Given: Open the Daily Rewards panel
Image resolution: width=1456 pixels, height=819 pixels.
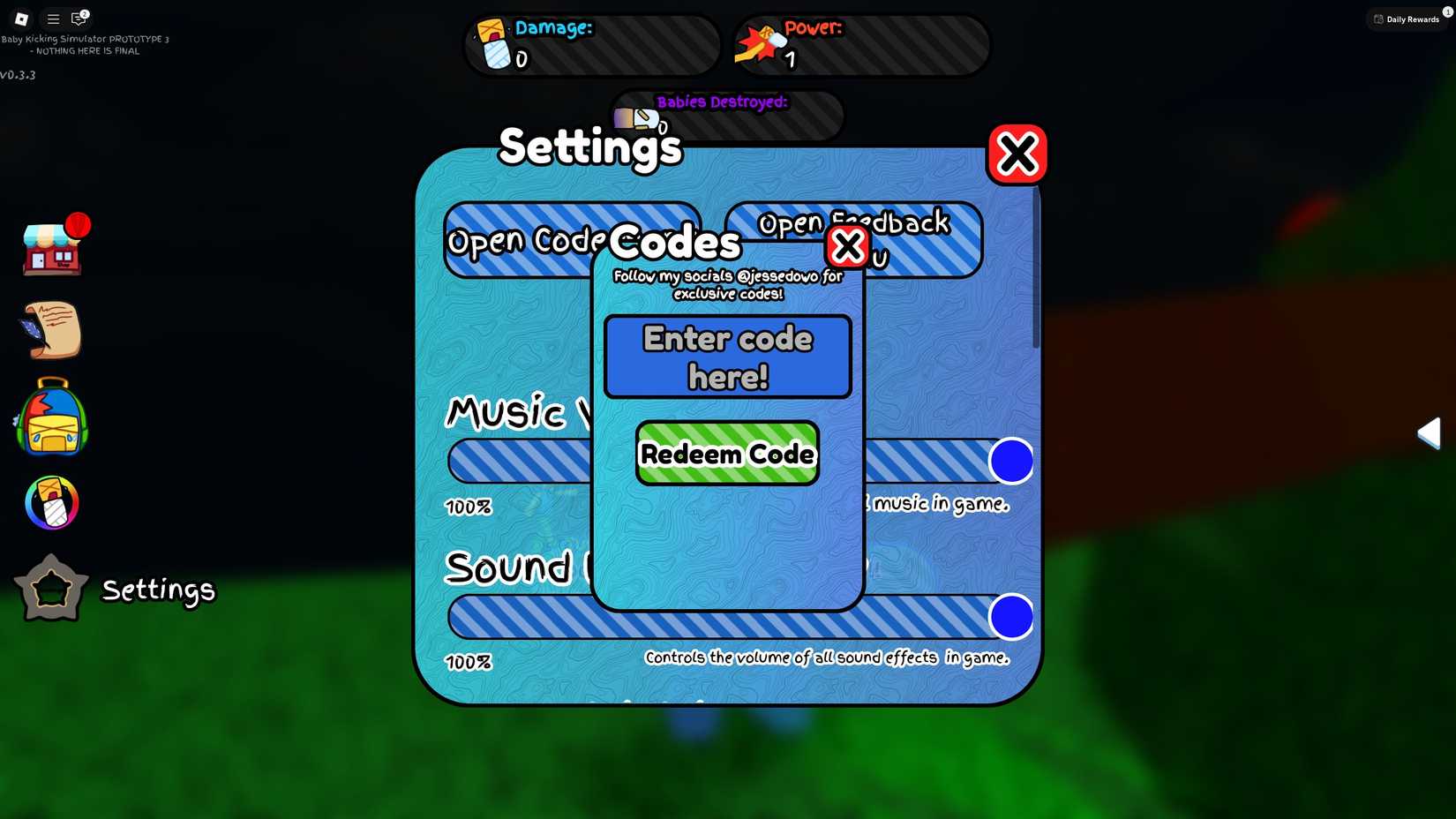Looking at the screenshot, I should [x=1407, y=19].
